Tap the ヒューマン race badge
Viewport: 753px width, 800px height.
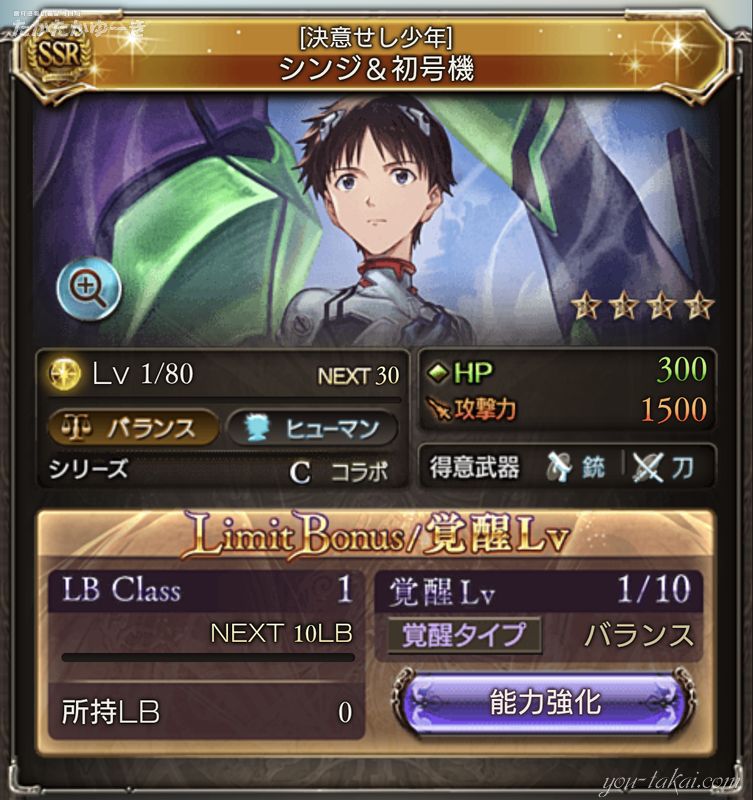pos(312,429)
